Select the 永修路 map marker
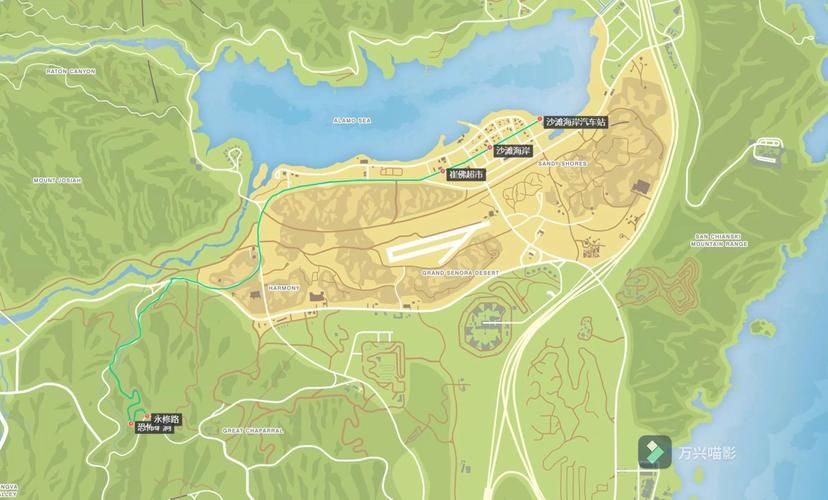Viewport: 828px width, 500px height. [148, 417]
